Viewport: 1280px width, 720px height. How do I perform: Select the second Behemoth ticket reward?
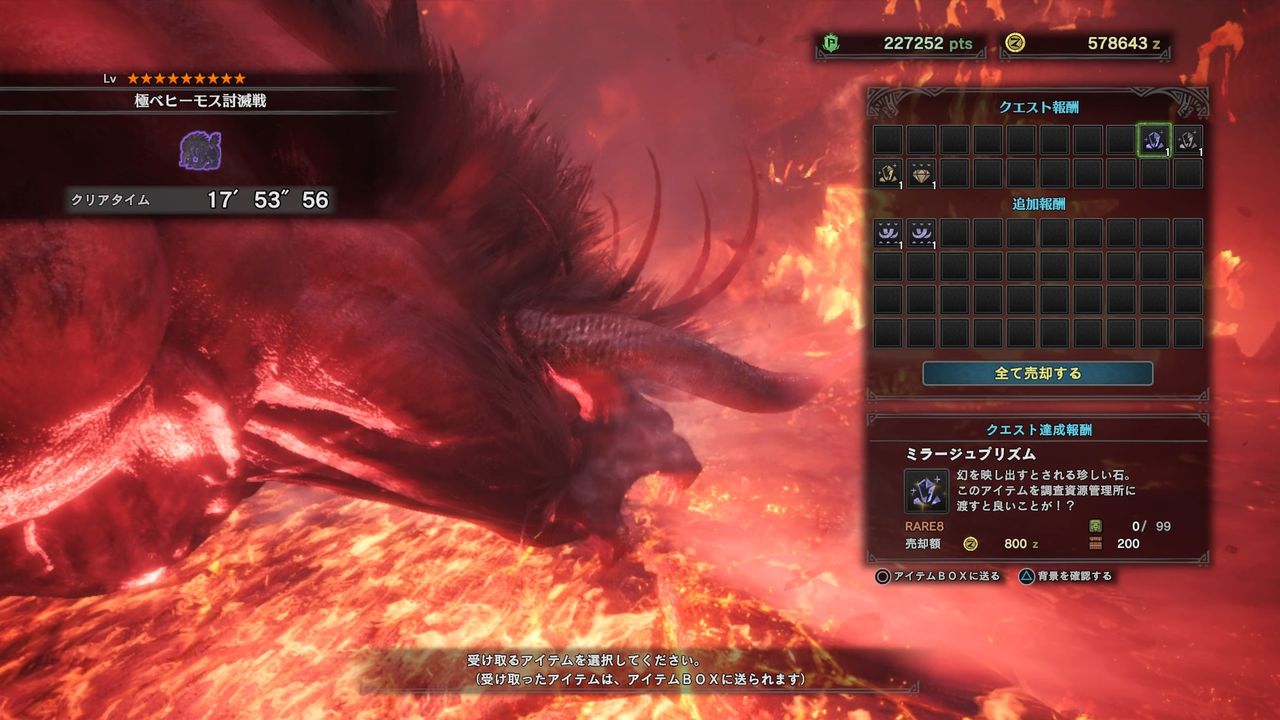click(923, 232)
